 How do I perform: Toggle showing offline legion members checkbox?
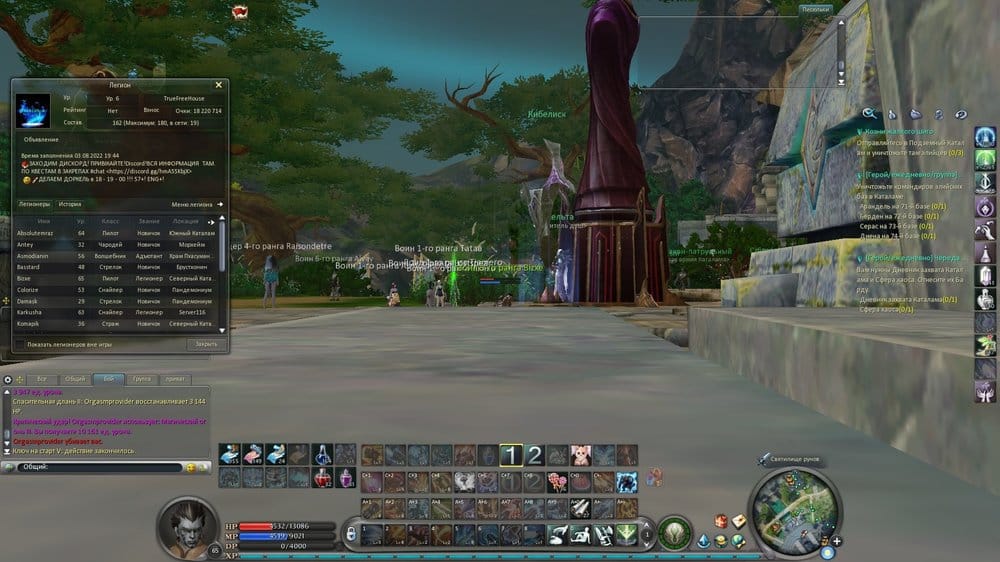click(20, 344)
